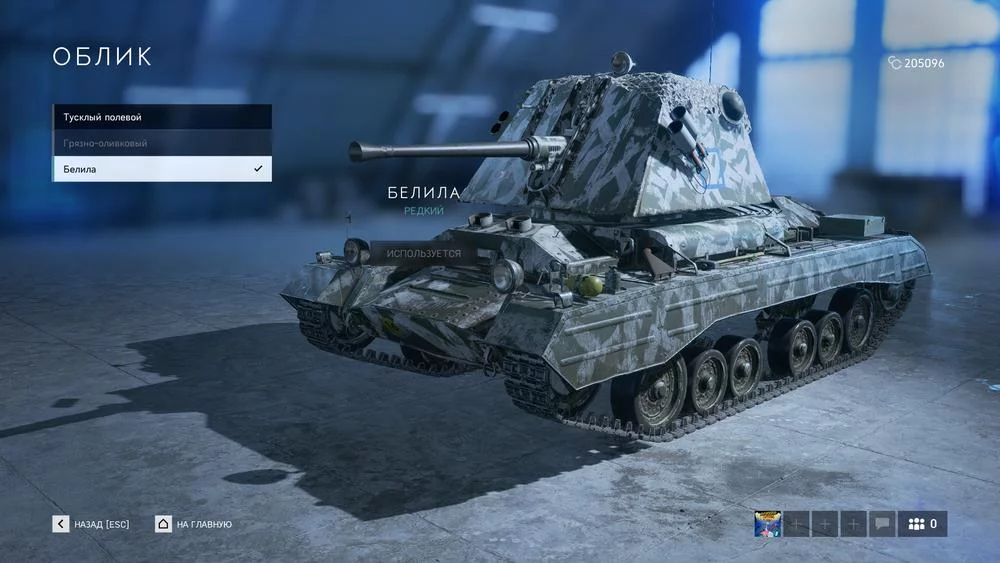Open the chat speech bubble icon
The image size is (1000, 563).
click(882, 524)
